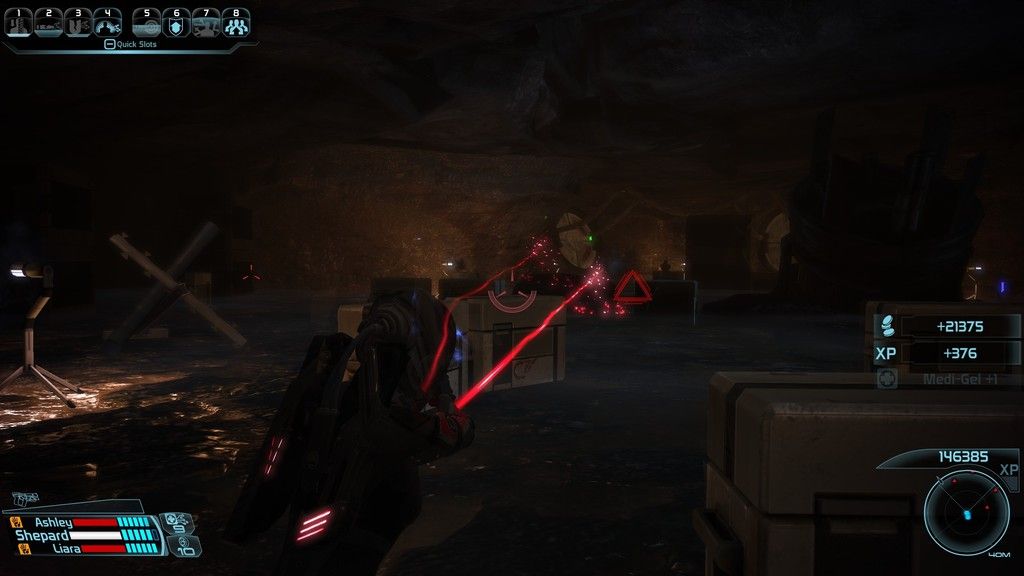Activate the squad icon in quick slot 8
Screen dimensions: 1024x576
[x=236, y=23]
